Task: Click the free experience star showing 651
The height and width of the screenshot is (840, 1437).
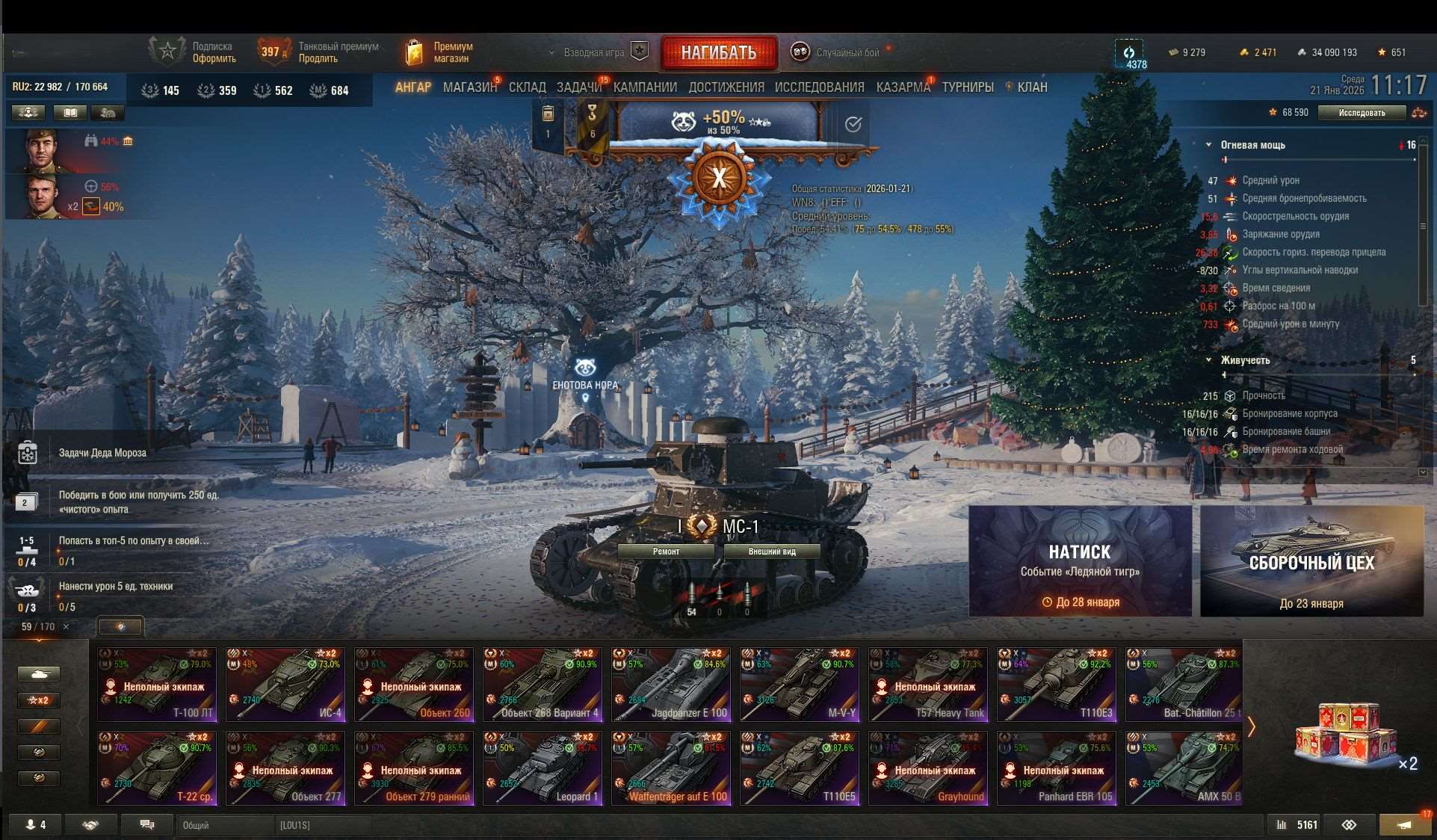Action: coord(1382,52)
